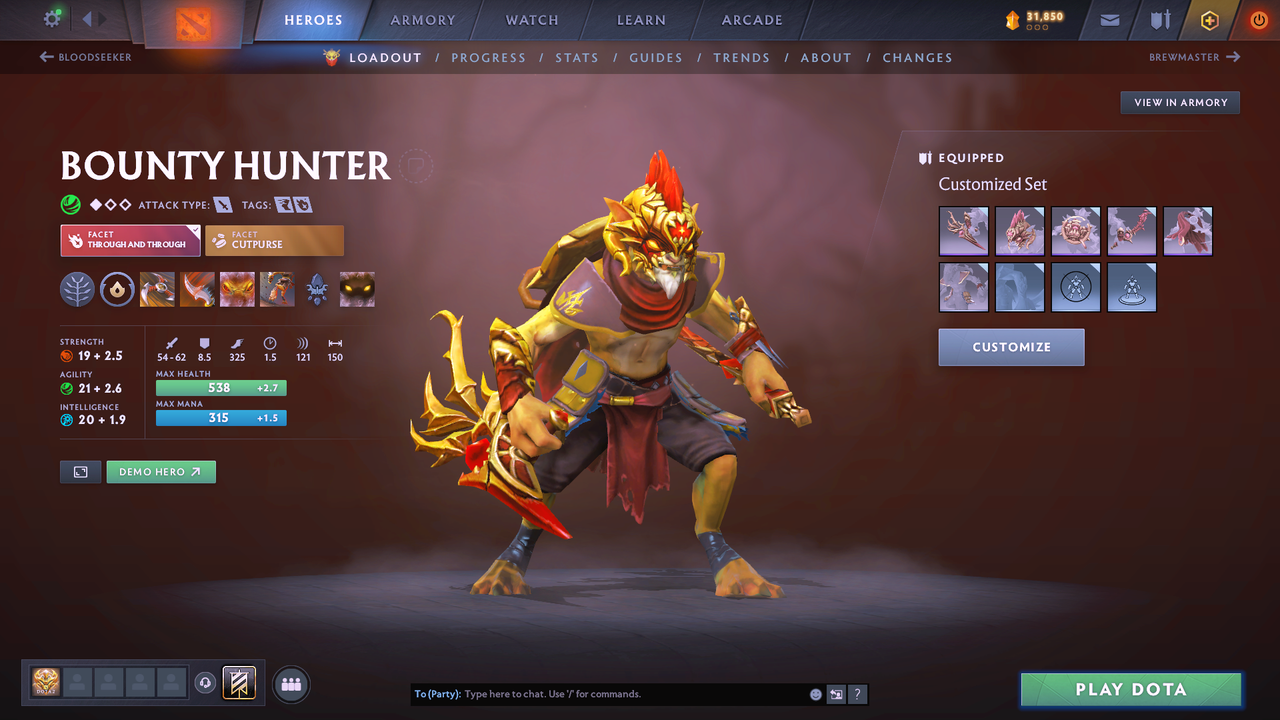Image resolution: width=1280 pixels, height=720 pixels.
Task: Select the Cutpurse facet
Action: click(274, 240)
